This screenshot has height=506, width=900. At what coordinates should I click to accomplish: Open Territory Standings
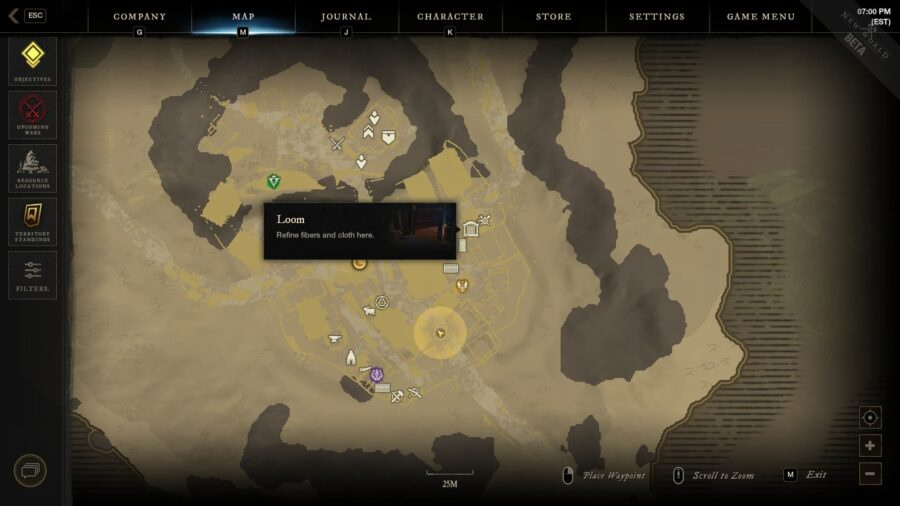click(32, 221)
